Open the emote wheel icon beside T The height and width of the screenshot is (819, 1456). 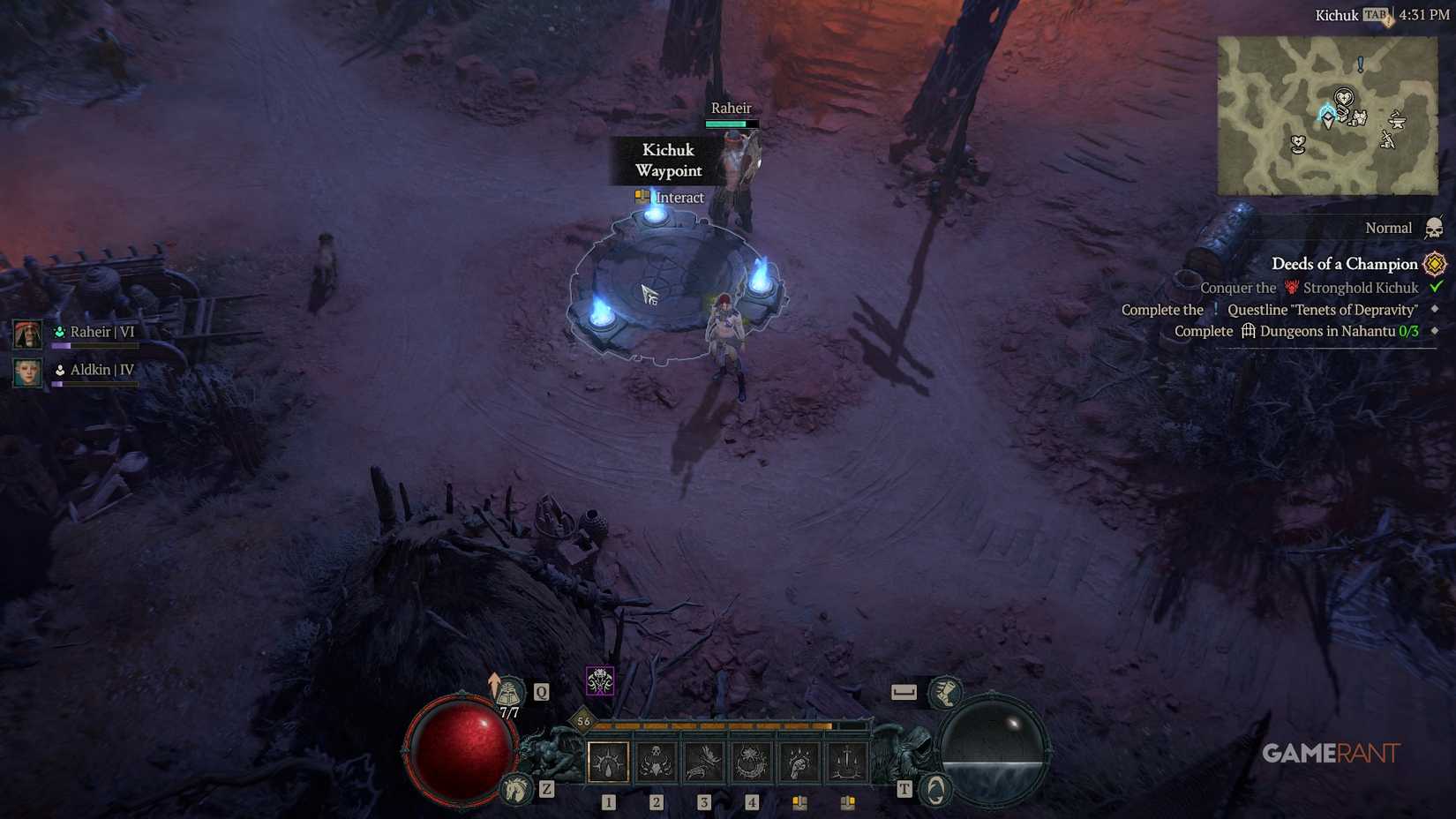(x=934, y=791)
